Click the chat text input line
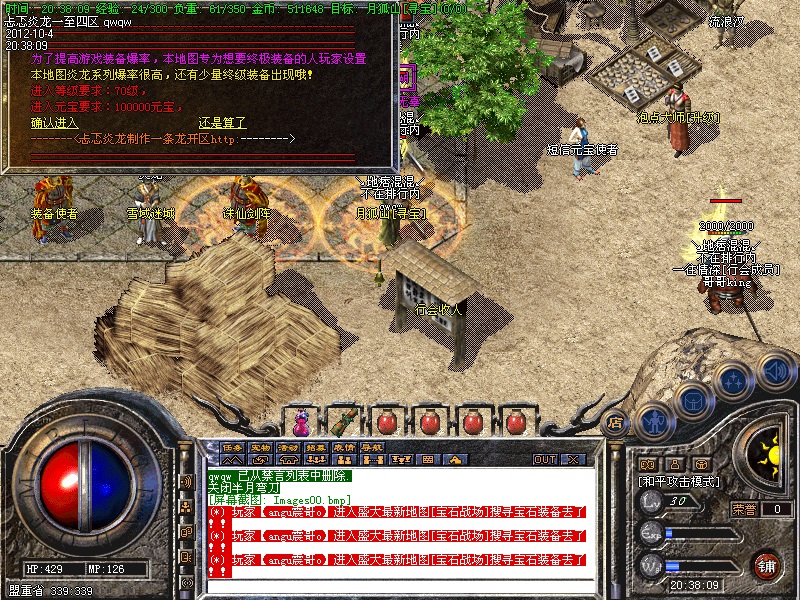Screen dimensions: 800x600 (x=400, y=584)
